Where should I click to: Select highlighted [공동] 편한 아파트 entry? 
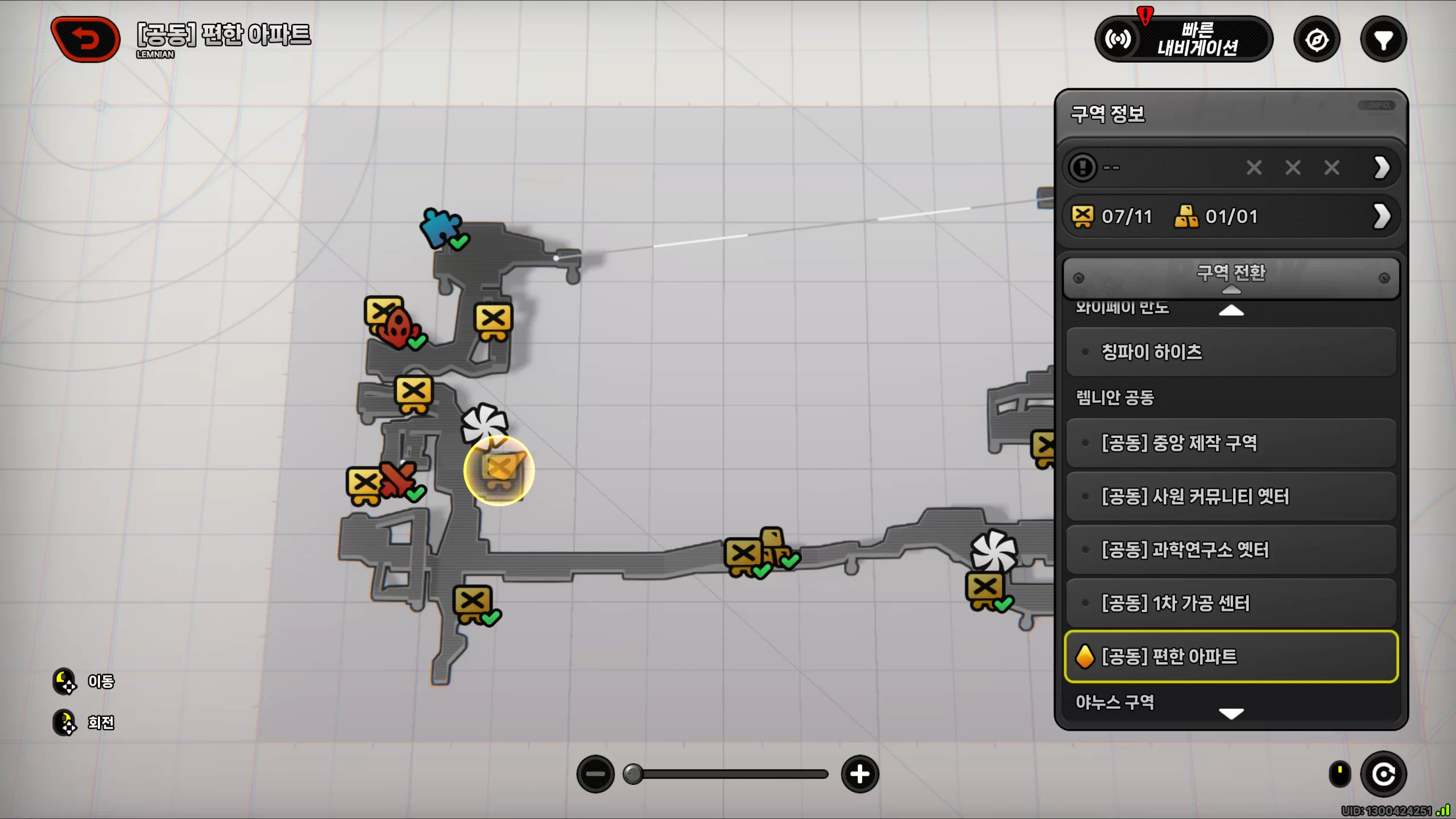click(x=1231, y=656)
